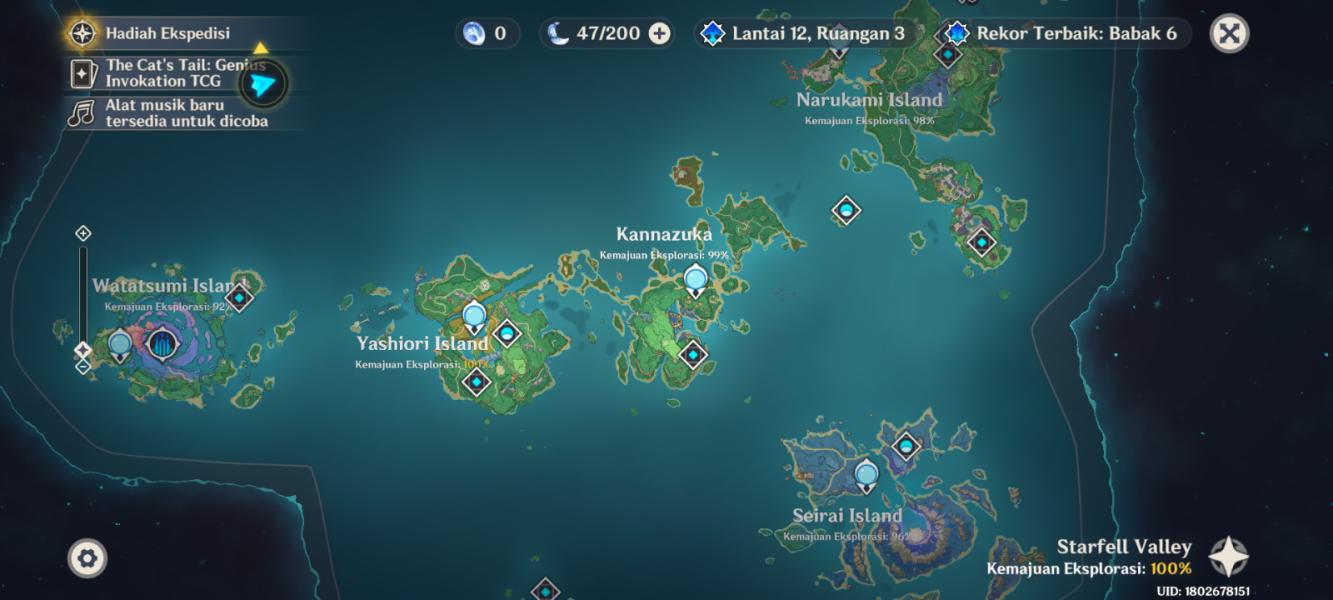1333x600 pixels.
Task: Add resin with the plus button
Action: click(660, 34)
